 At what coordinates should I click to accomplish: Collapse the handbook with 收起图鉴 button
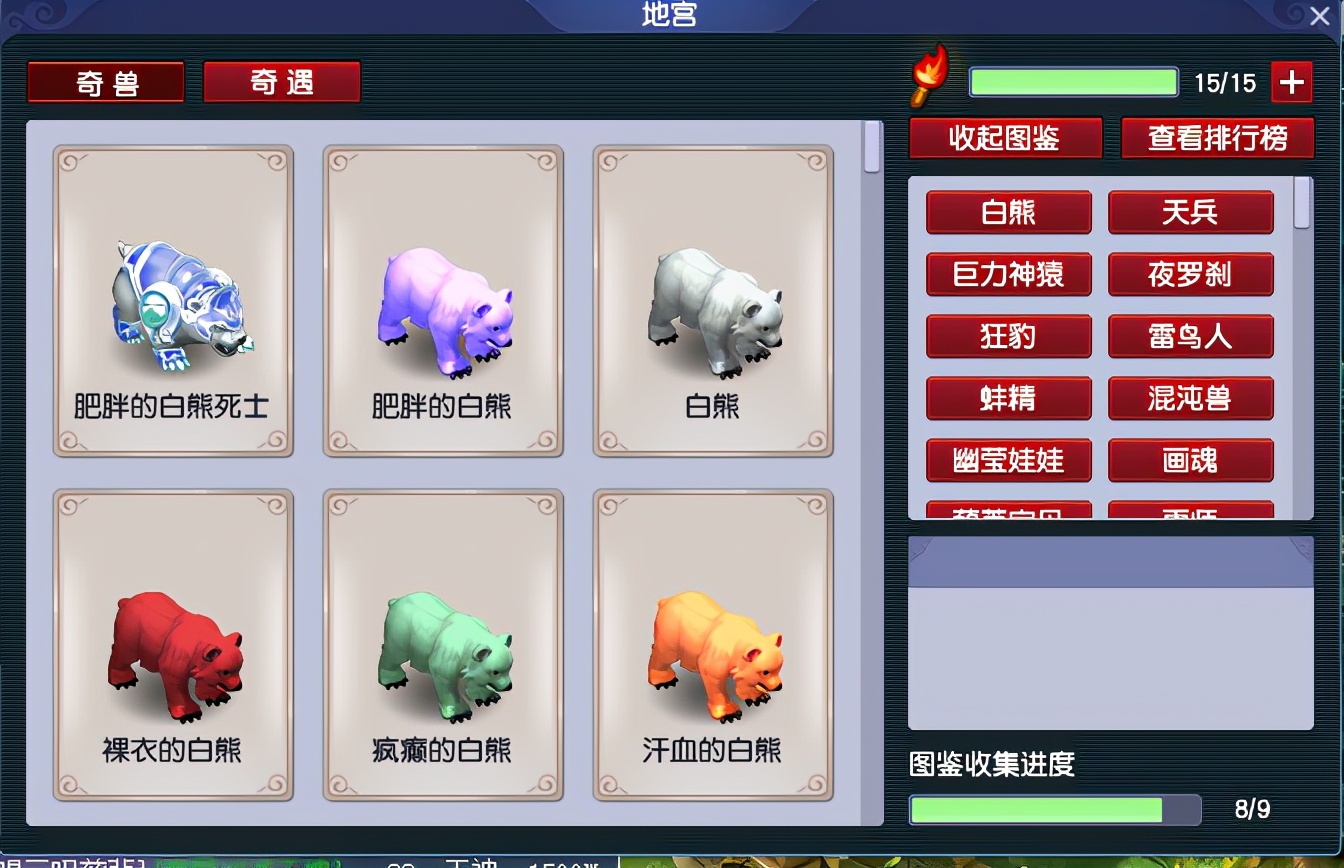click(1004, 138)
